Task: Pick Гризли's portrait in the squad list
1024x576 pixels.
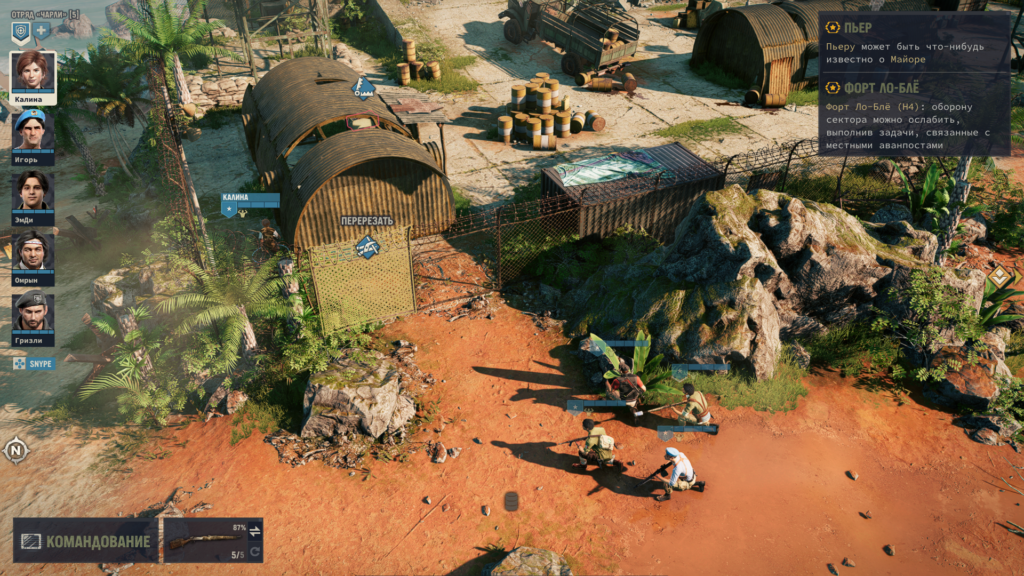Action: [x=33, y=313]
